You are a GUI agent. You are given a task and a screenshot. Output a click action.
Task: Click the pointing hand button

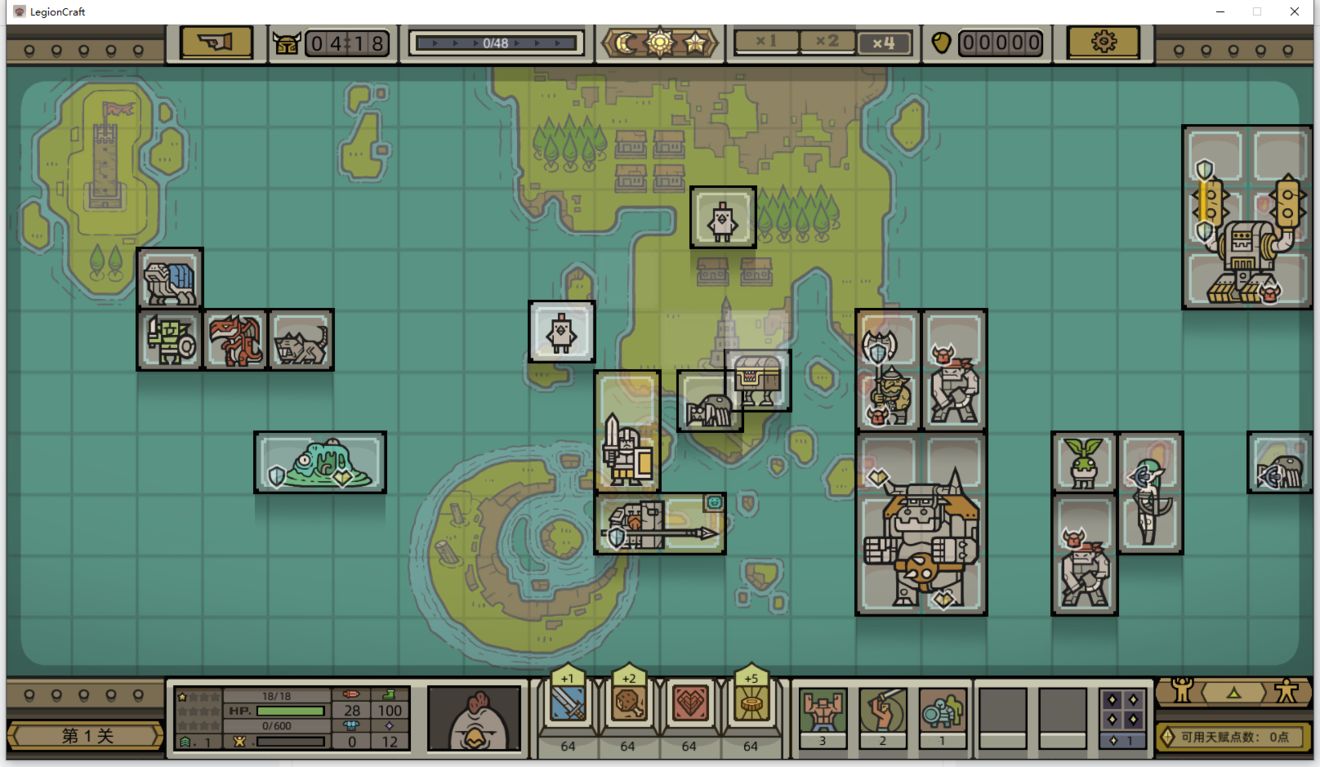[x=216, y=43]
